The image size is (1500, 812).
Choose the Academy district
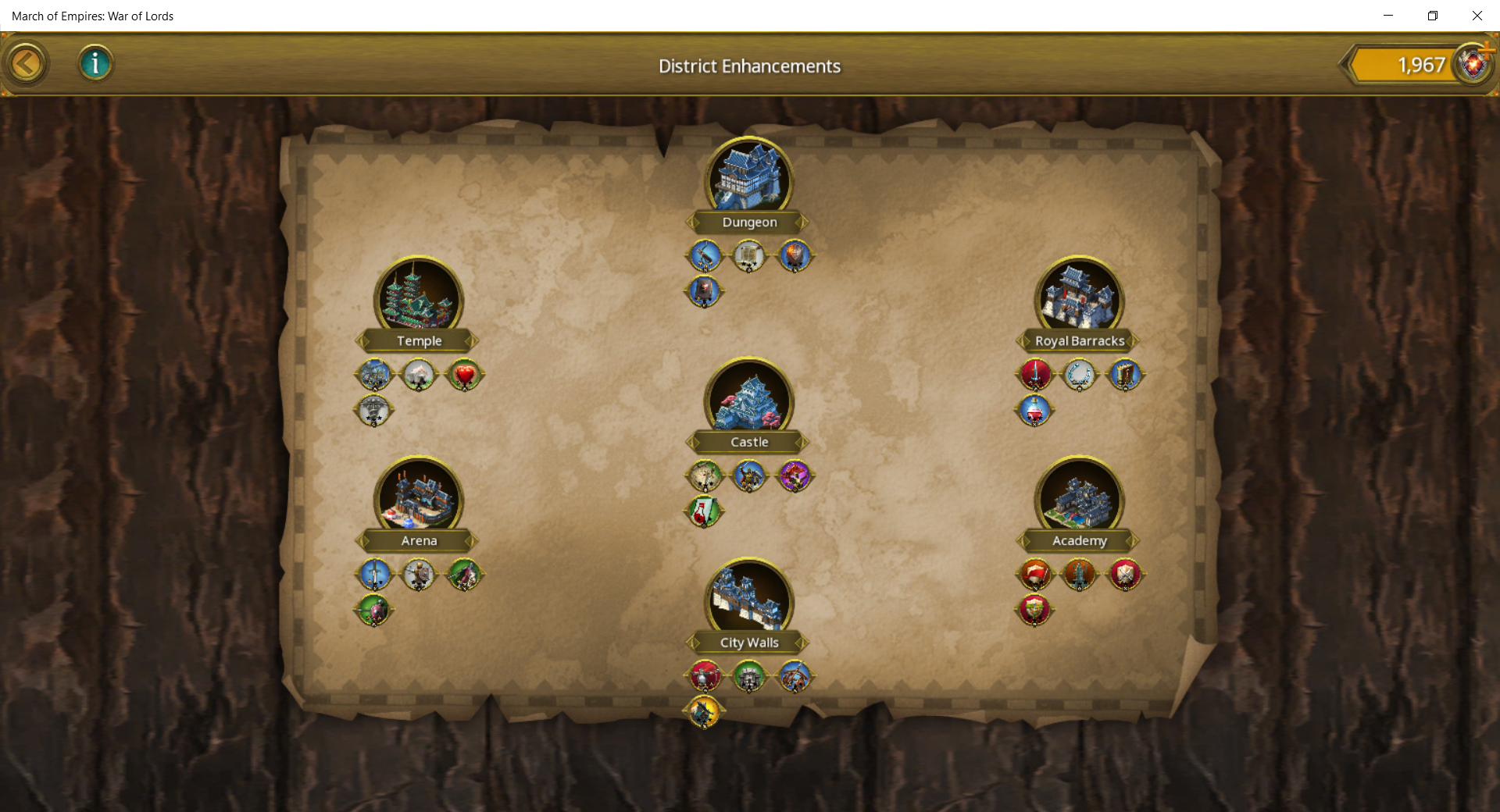tap(1079, 498)
